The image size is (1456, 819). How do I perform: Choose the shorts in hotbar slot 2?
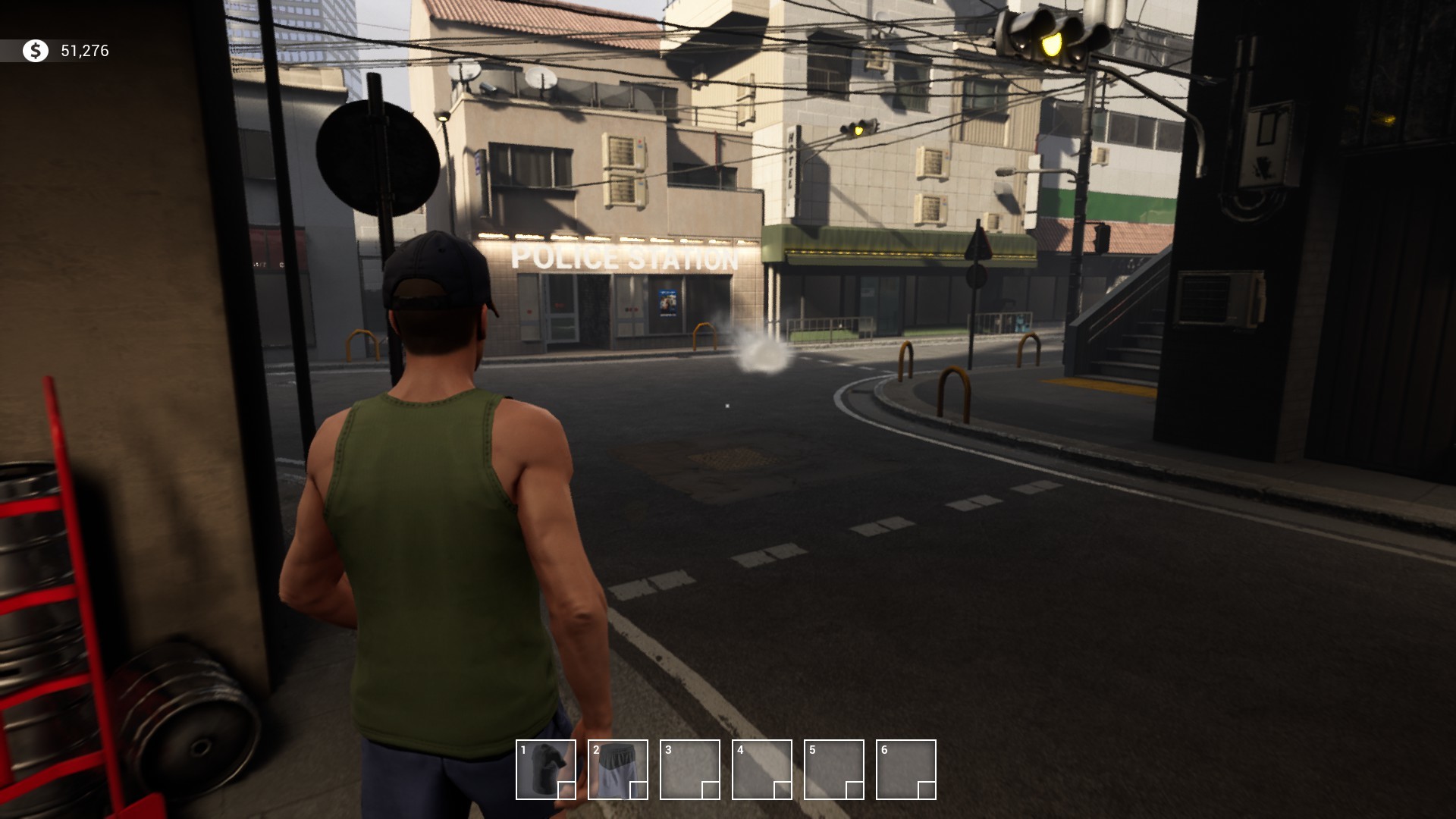(617, 769)
